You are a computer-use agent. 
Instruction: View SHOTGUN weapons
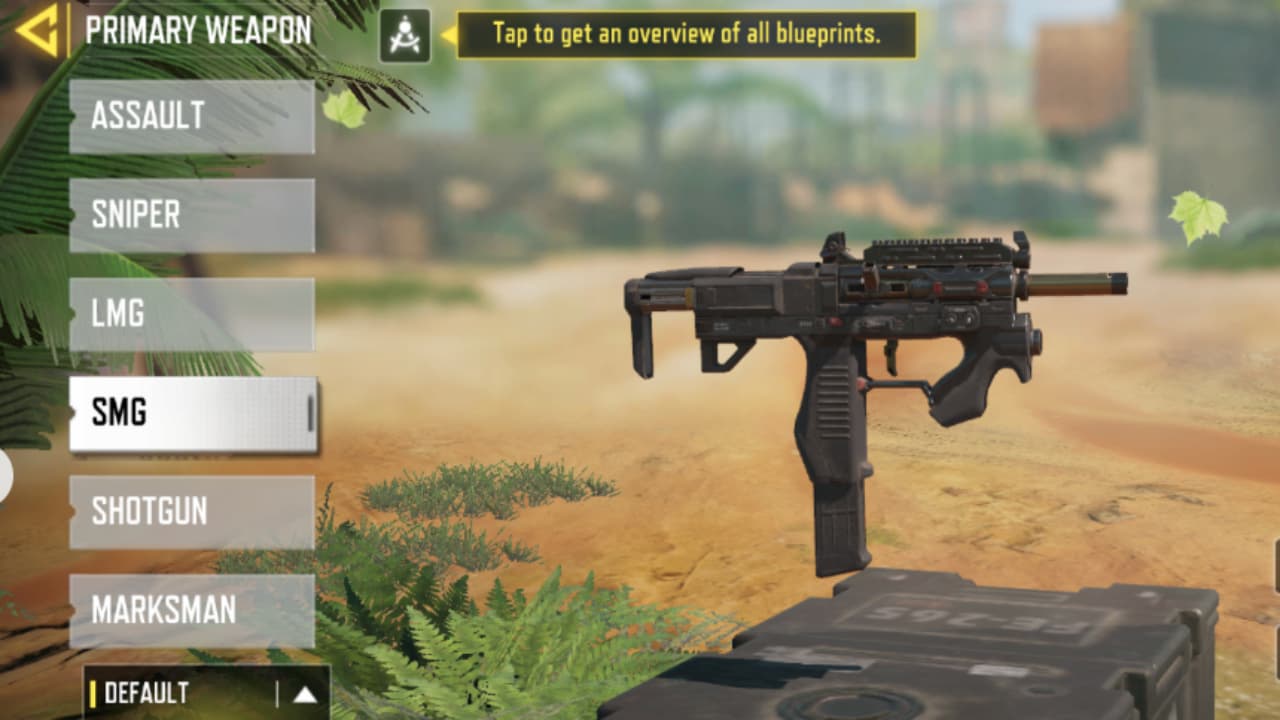click(x=190, y=512)
